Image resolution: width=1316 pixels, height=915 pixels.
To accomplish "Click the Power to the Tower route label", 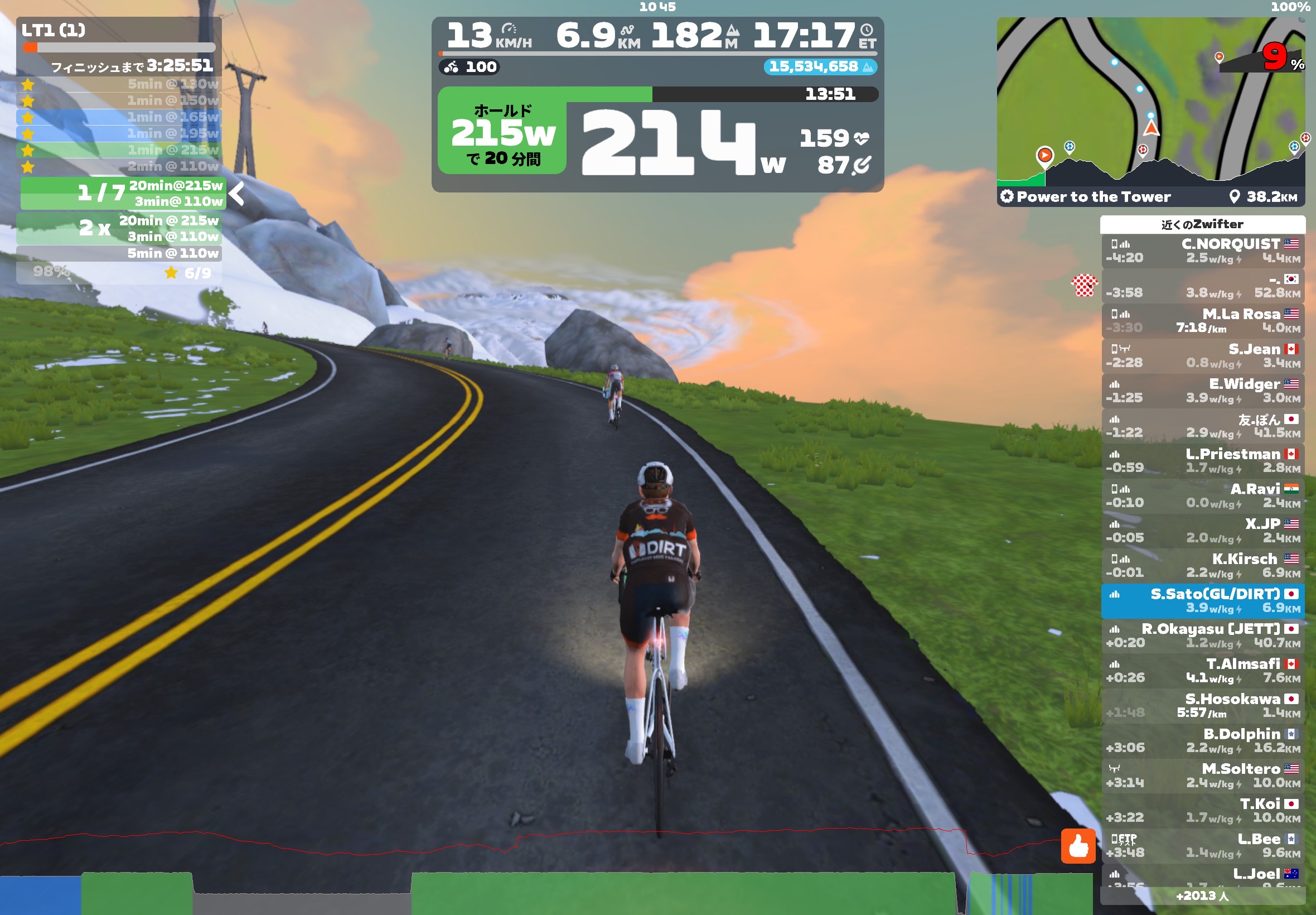I will coord(1093,196).
